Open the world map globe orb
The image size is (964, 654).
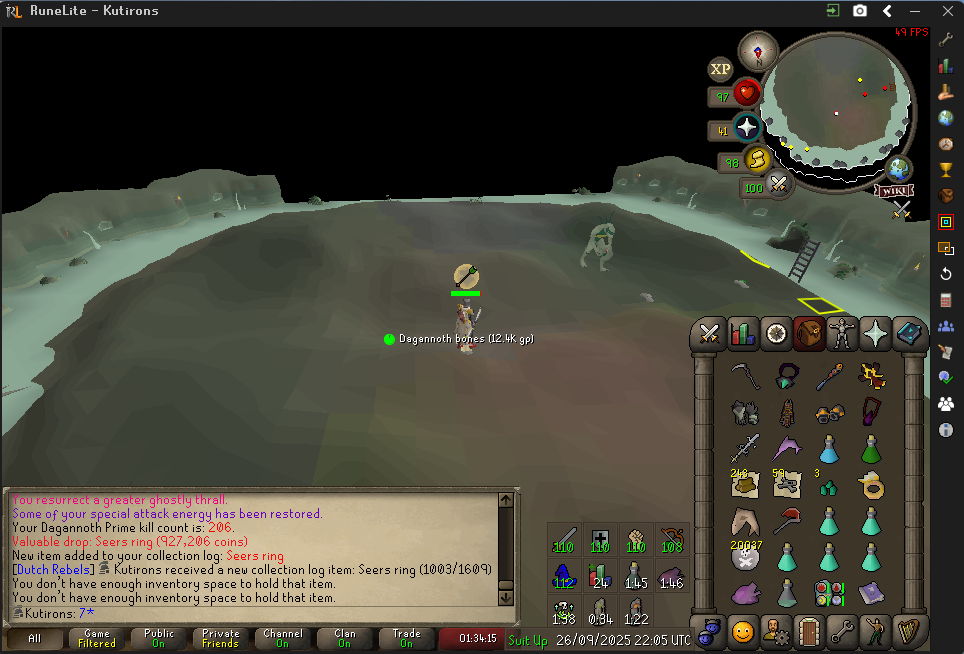pyautogui.click(x=899, y=169)
